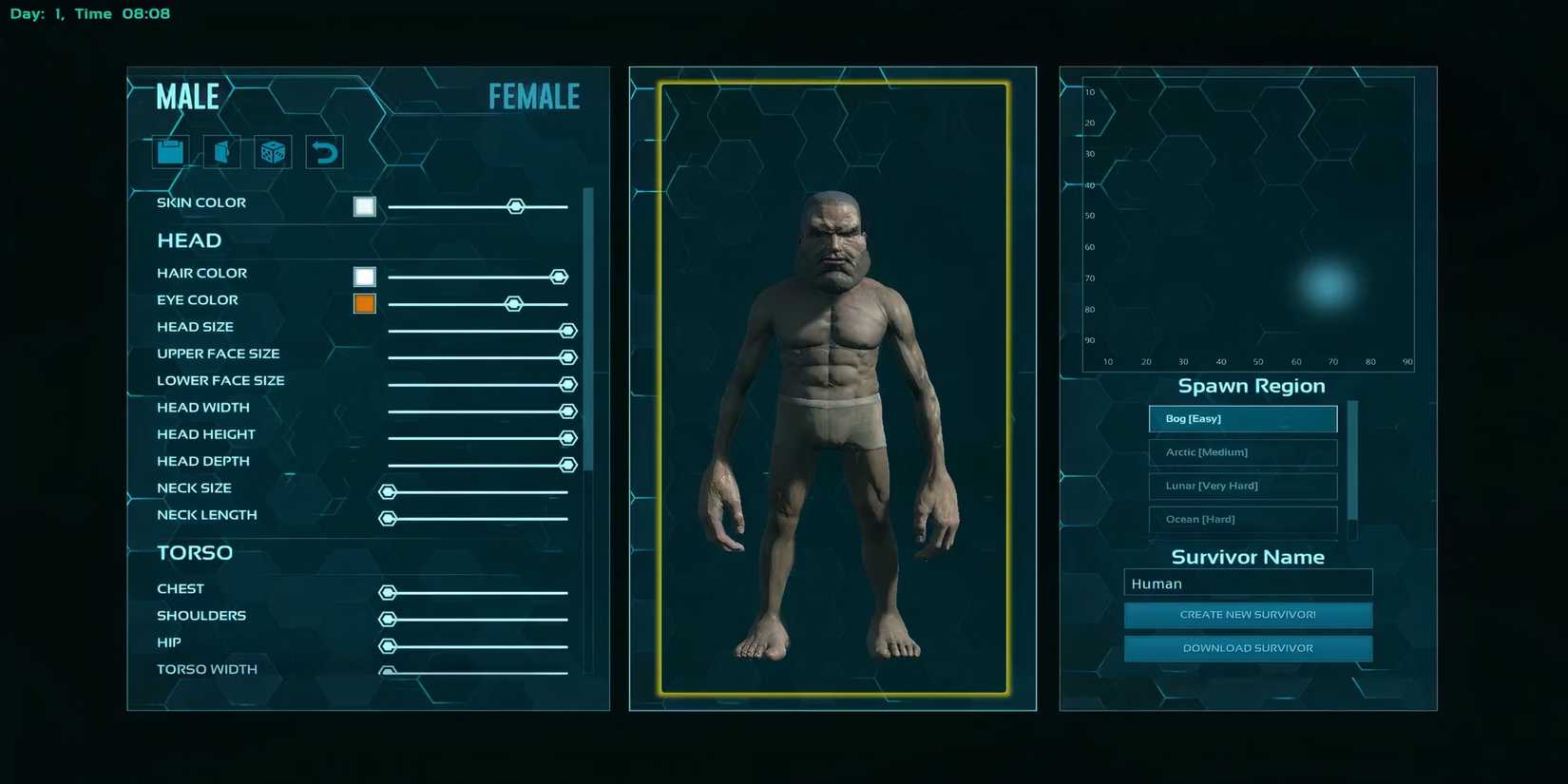1568x784 pixels.
Task: Open the orange eye color swatch
Action: coord(364,303)
